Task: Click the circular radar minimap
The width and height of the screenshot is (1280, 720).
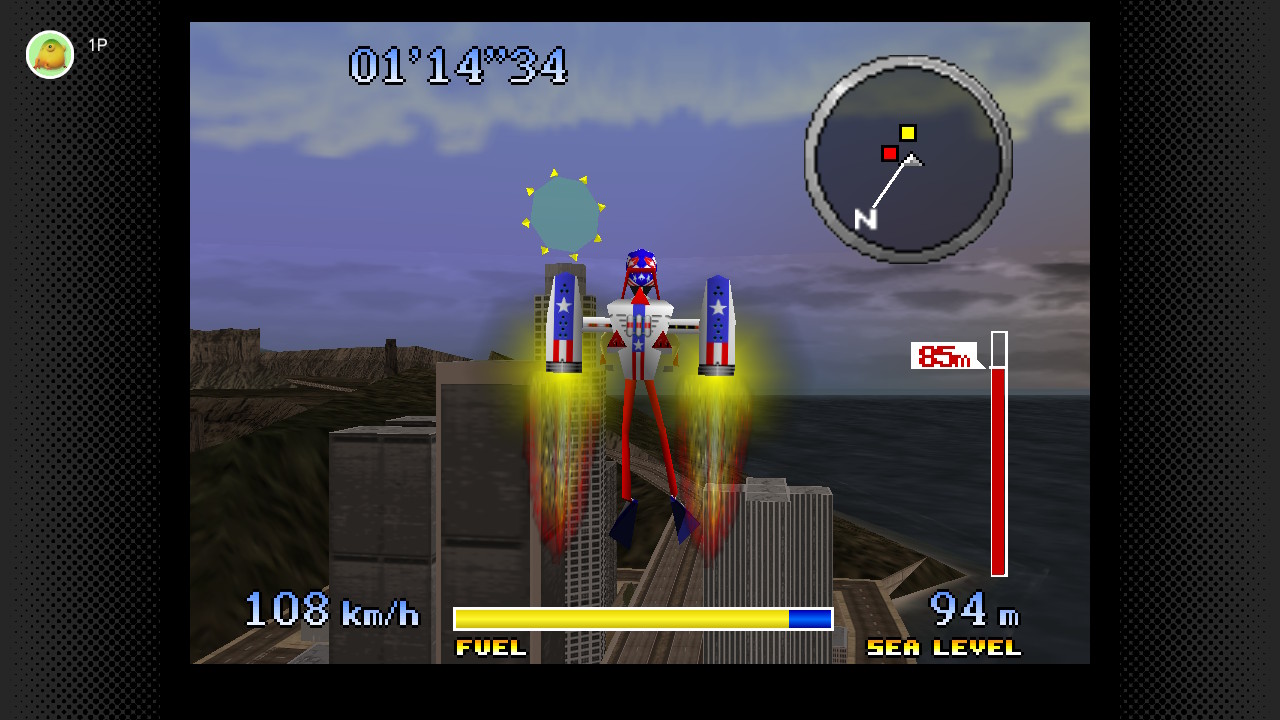Action: tap(908, 158)
